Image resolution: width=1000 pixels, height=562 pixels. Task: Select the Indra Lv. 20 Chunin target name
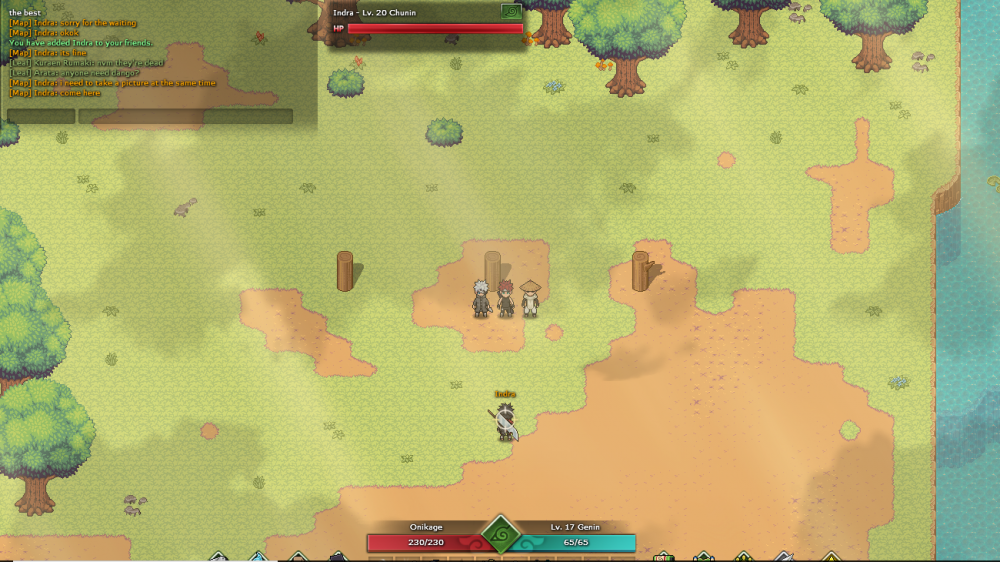374,12
